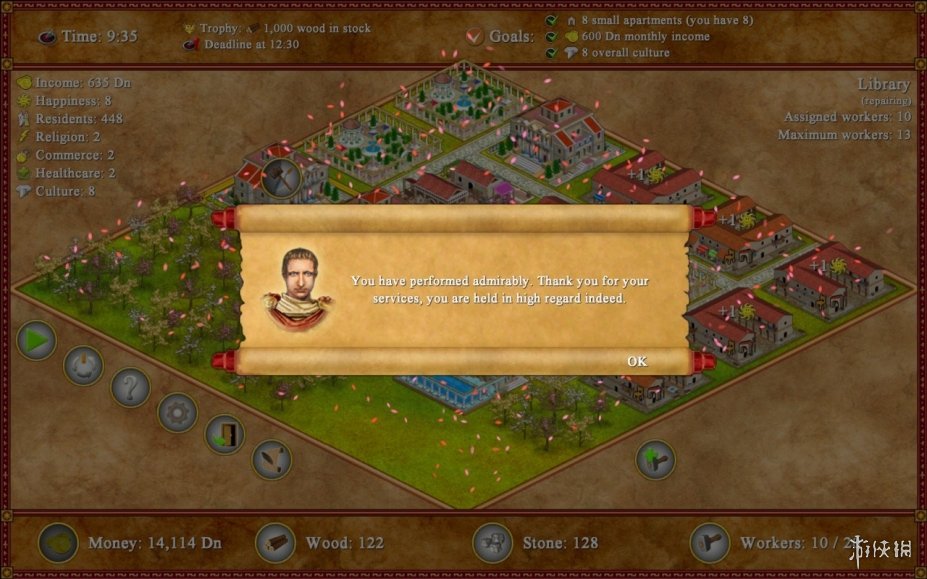Image resolution: width=927 pixels, height=579 pixels.
Task: Open help with the question mark button
Action: [130, 387]
